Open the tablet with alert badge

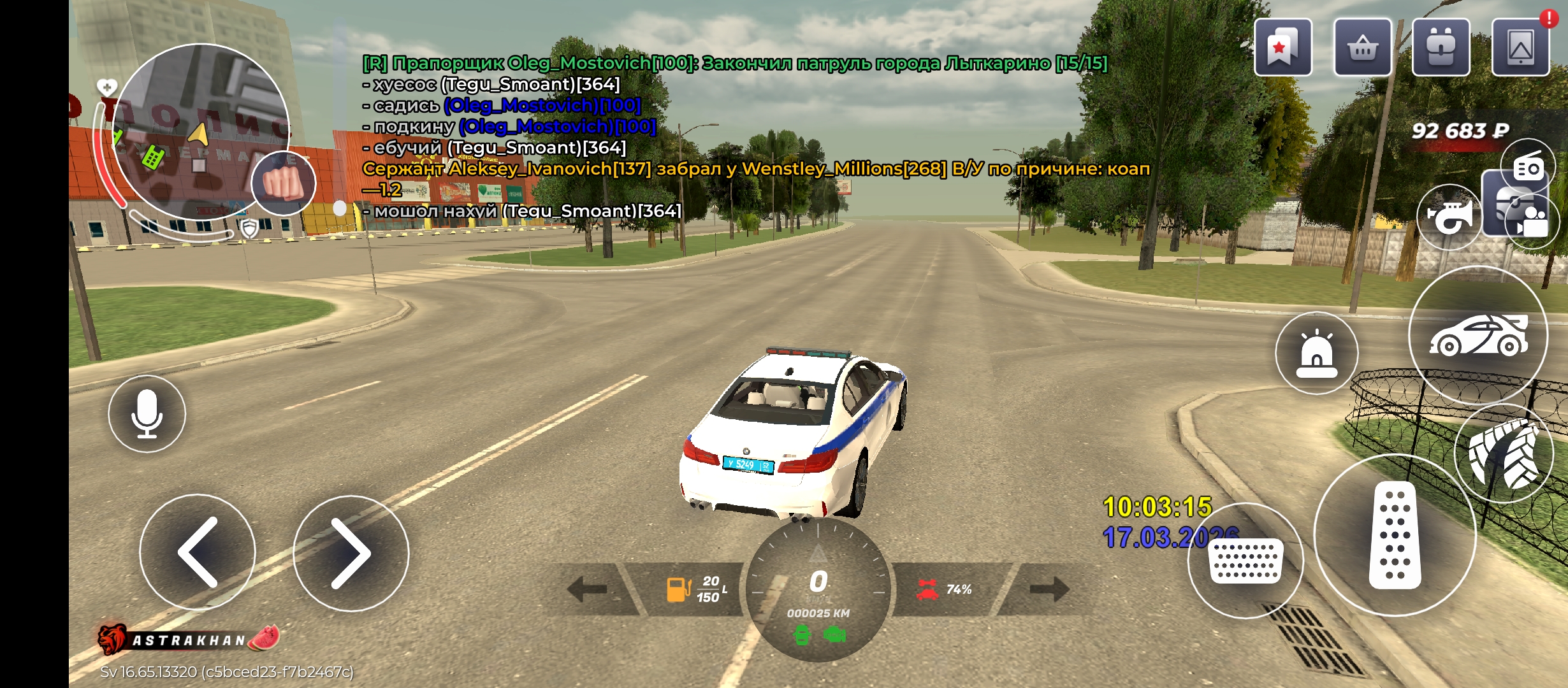click(x=1520, y=48)
